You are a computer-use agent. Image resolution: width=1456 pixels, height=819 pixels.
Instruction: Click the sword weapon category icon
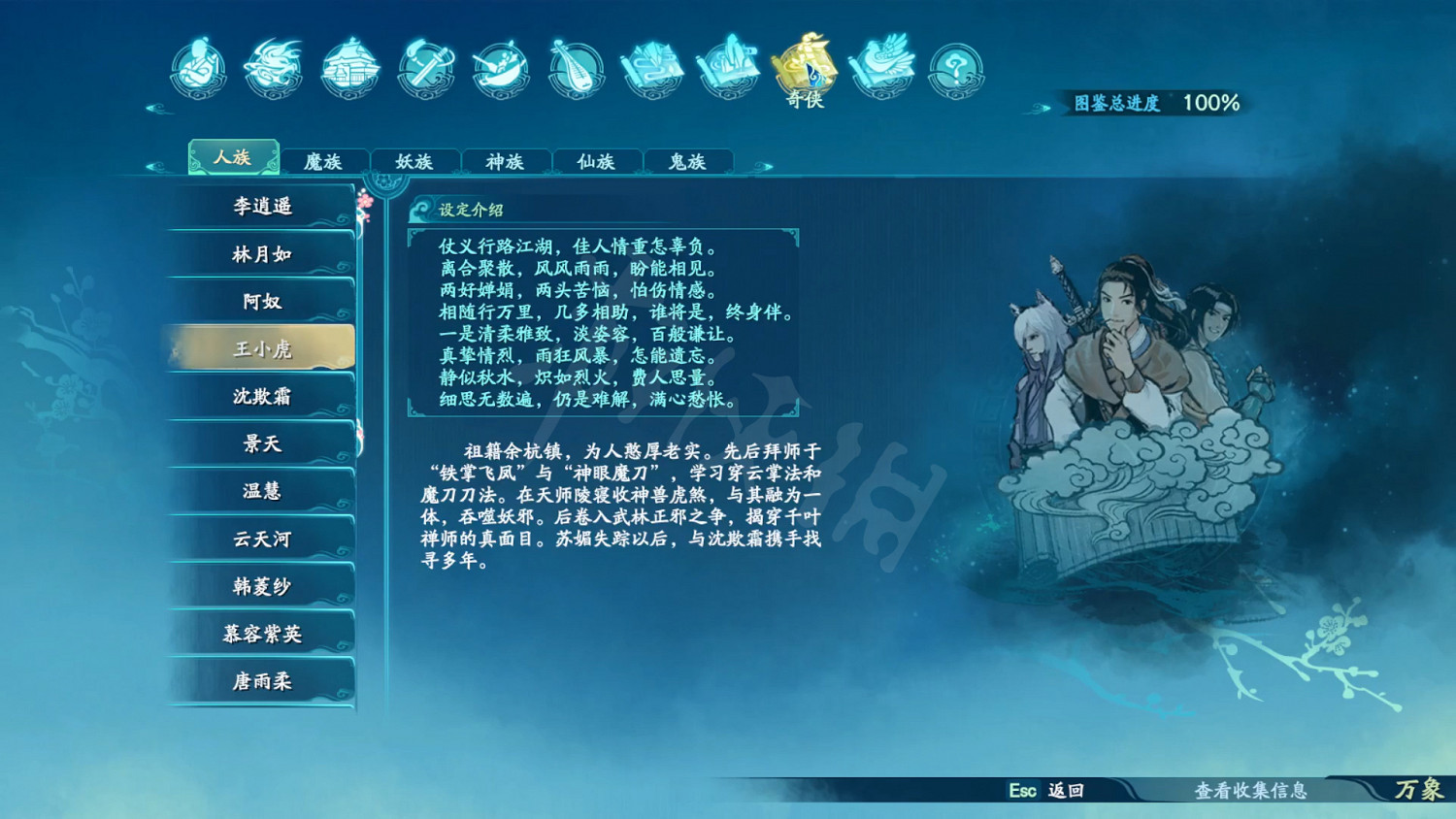point(424,68)
